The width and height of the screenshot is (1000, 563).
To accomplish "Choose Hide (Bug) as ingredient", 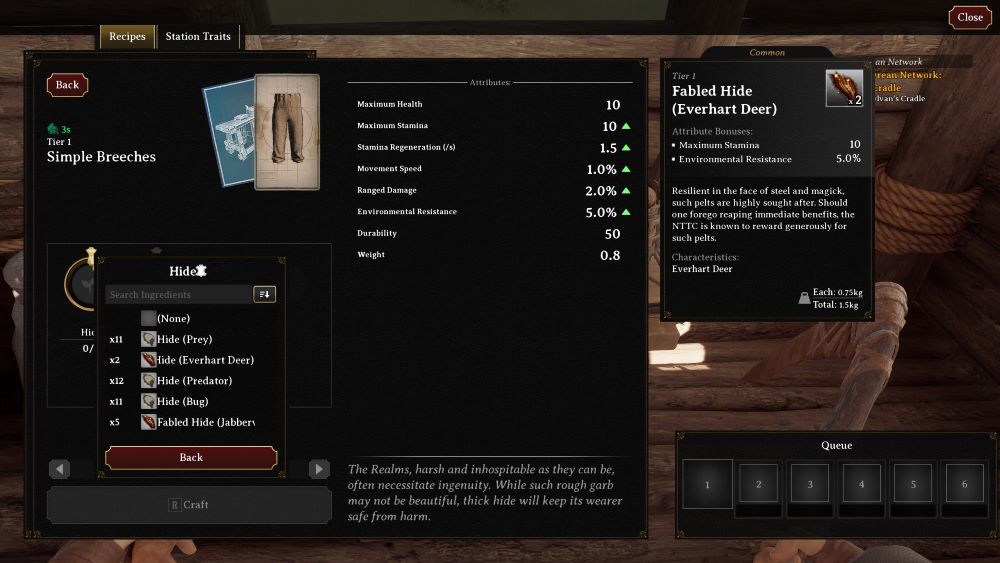I will pyautogui.click(x=182, y=402).
